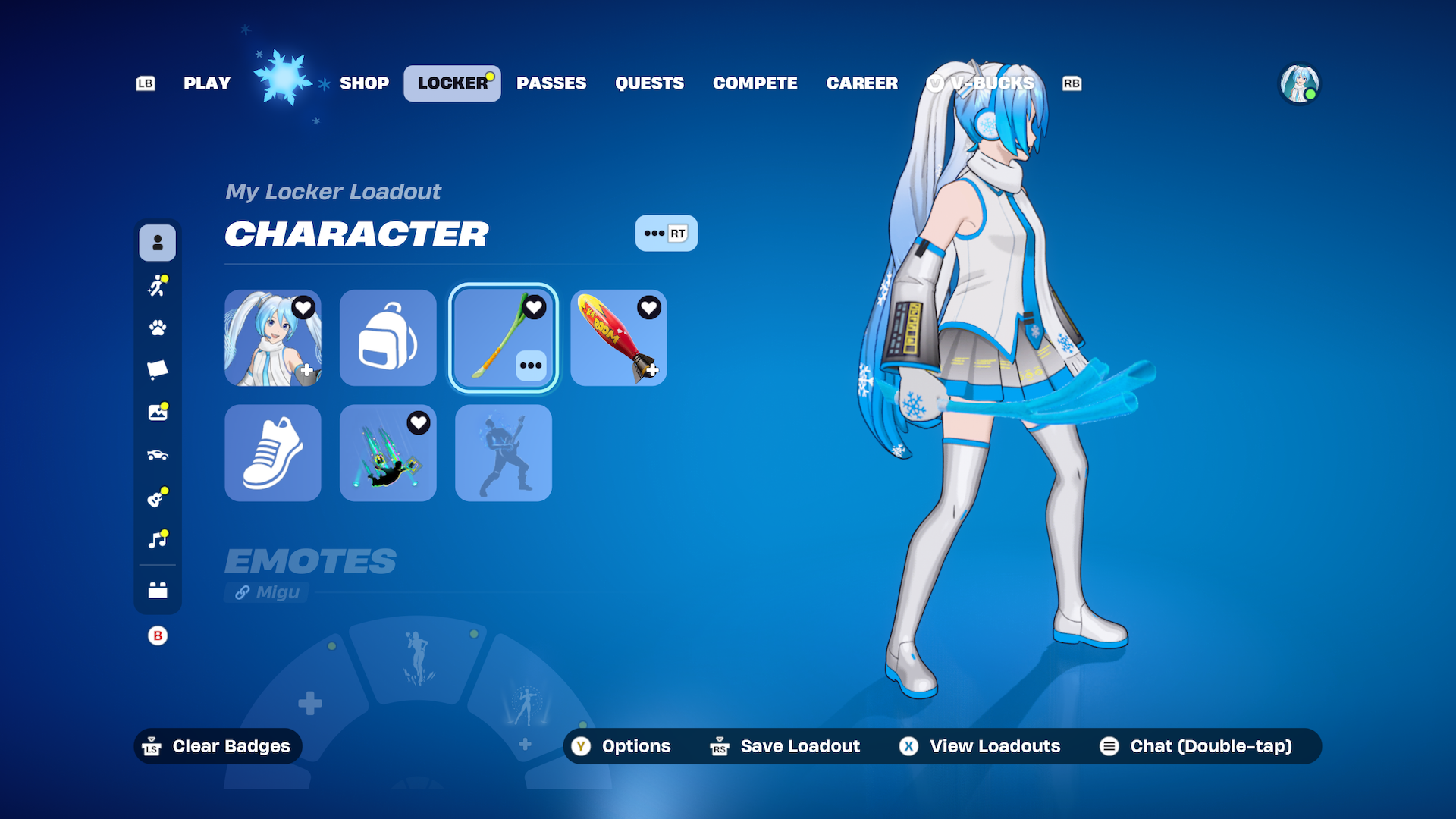The height and width of the screenshot is (819, 1456).
Task: Click the Clear Badges button
Action: pos(218,746)
